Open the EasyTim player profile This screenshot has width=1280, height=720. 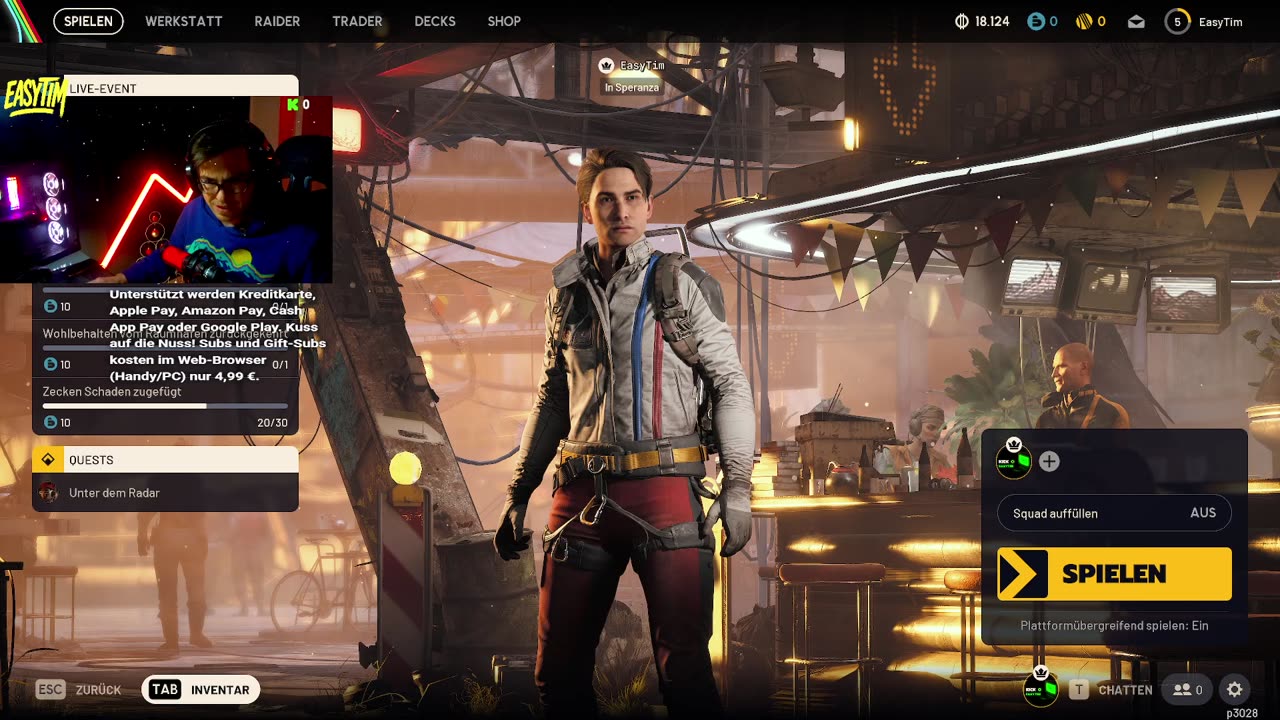pos(1206,21)
